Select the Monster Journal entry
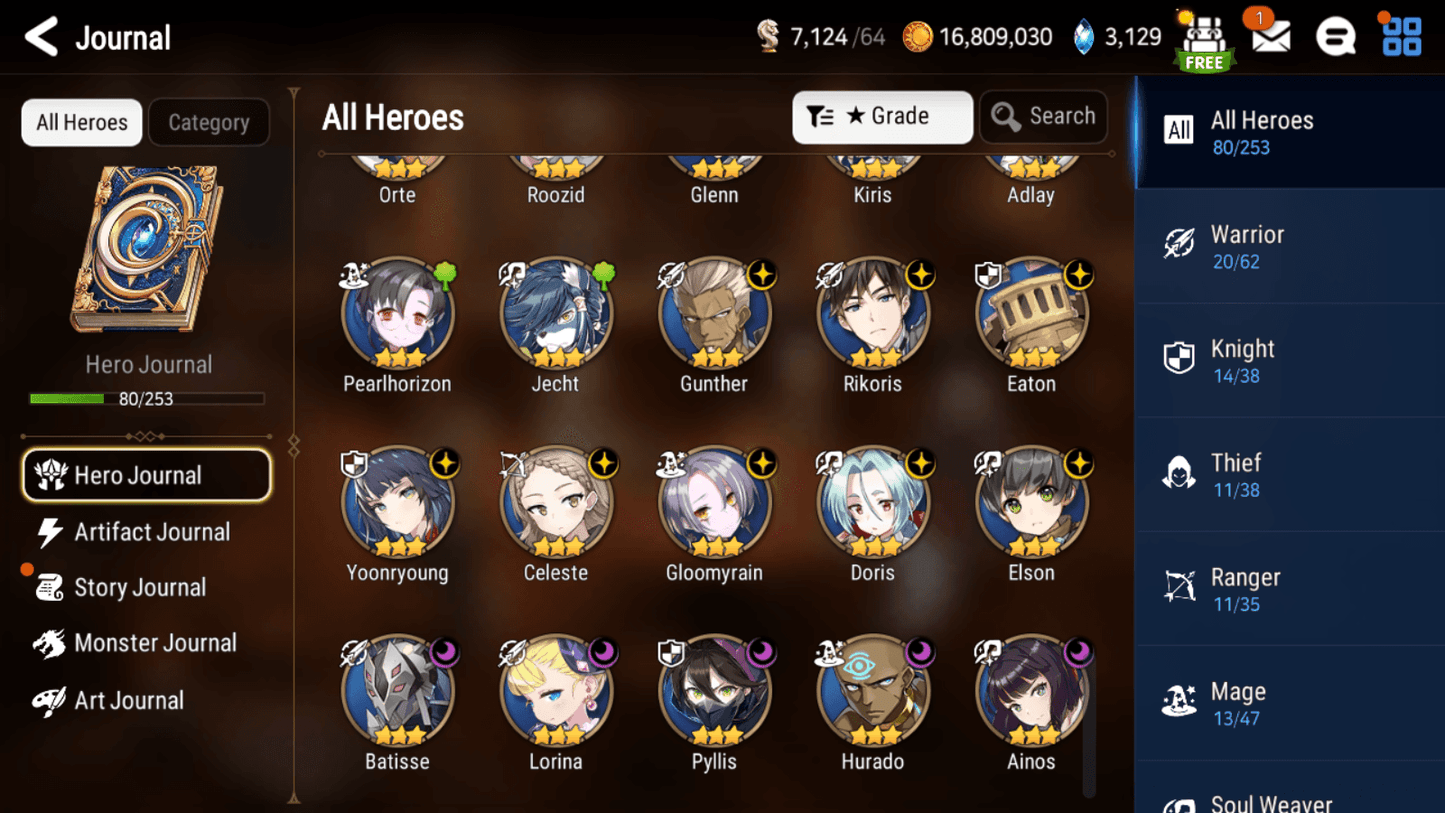This screenshot has width=1445, height=813. coord(153,644)
